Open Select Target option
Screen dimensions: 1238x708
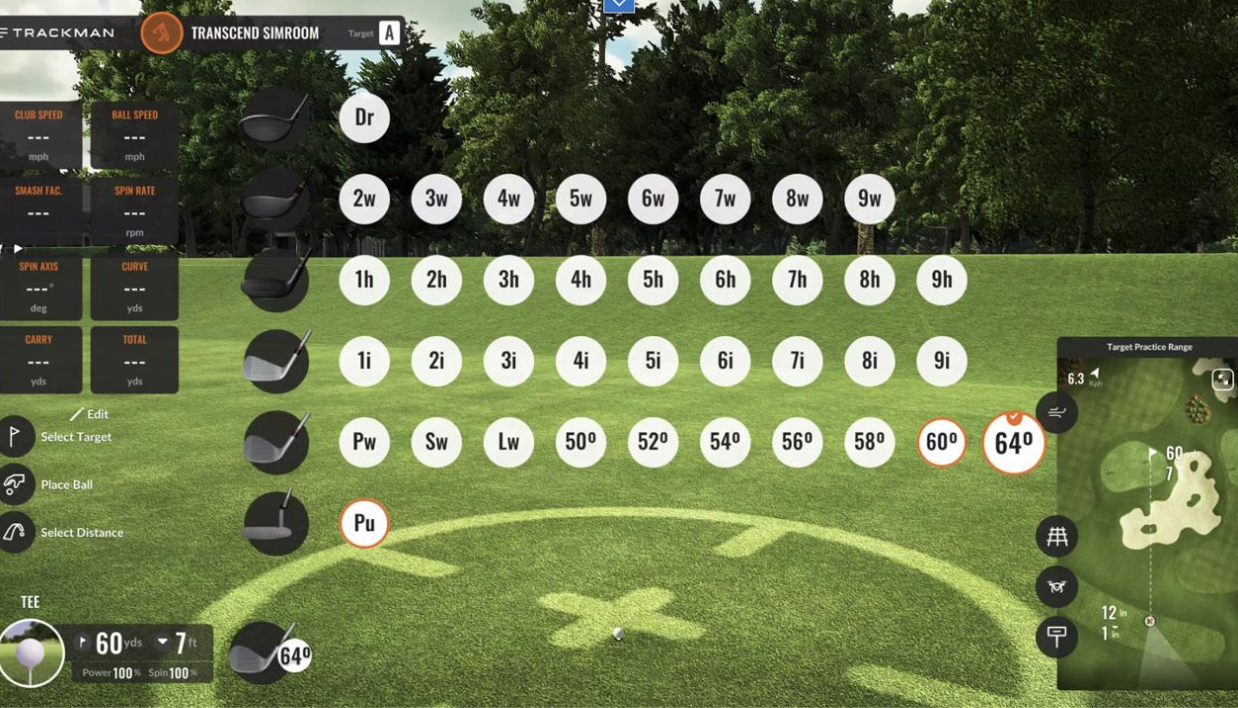pyautogui.click(x=60, y=437)
